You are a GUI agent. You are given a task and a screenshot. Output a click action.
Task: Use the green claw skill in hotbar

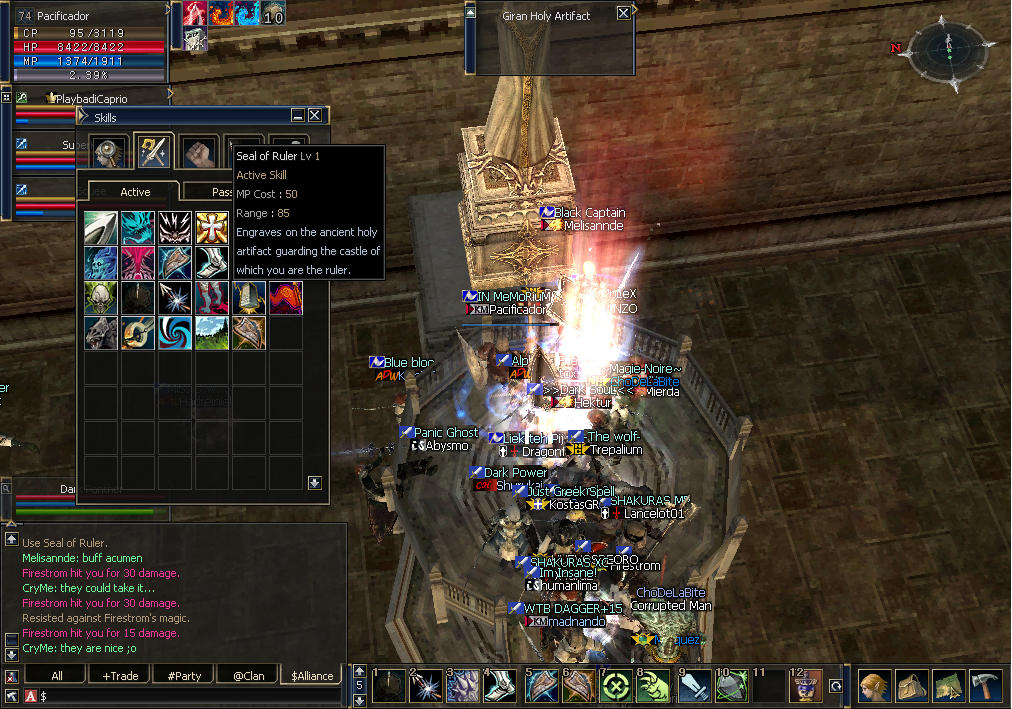click(652, 687)
